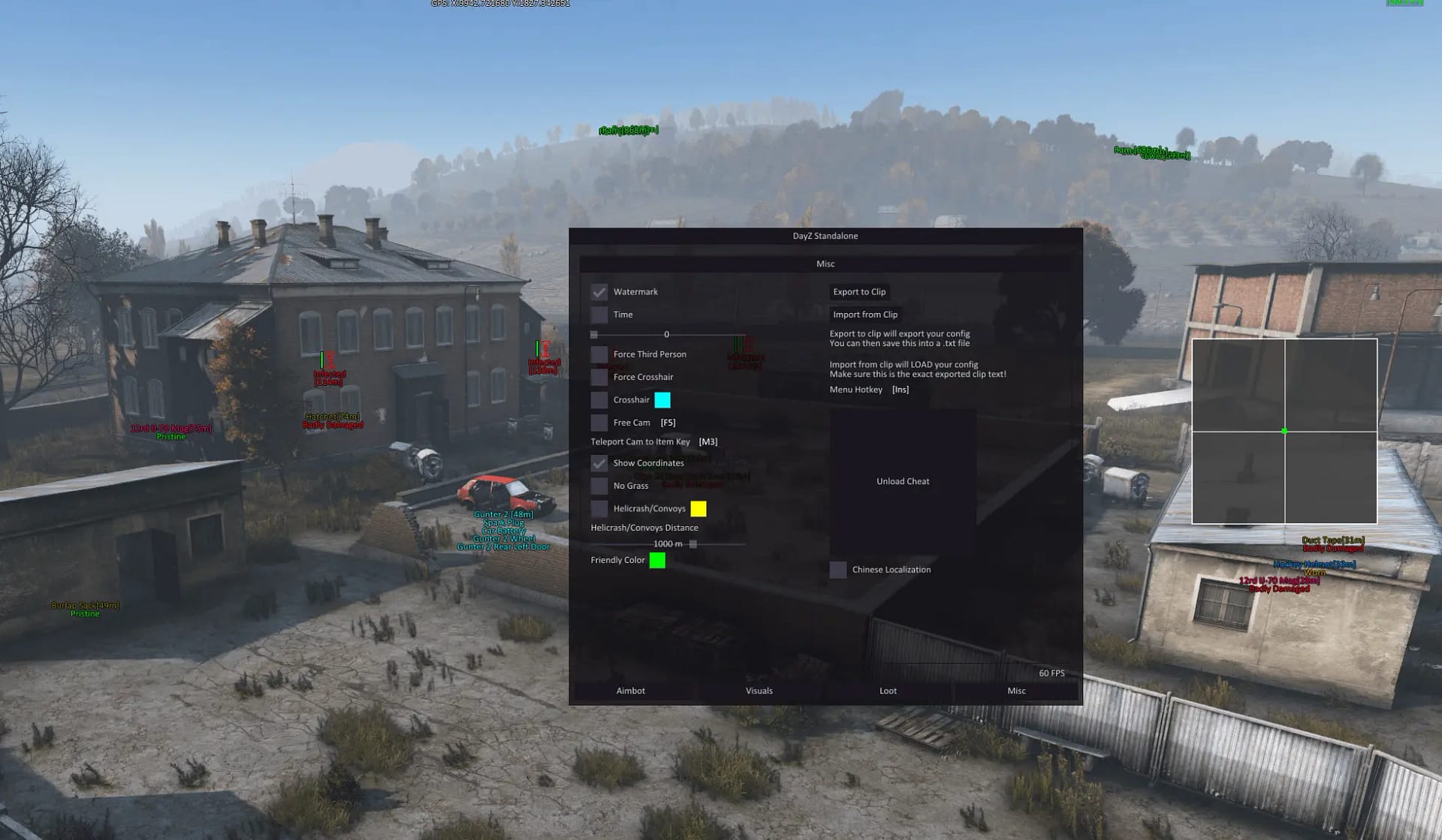Adjust the Helicrash/Convoys Distance slider
1442x840 pixels.
pos(692,543)
